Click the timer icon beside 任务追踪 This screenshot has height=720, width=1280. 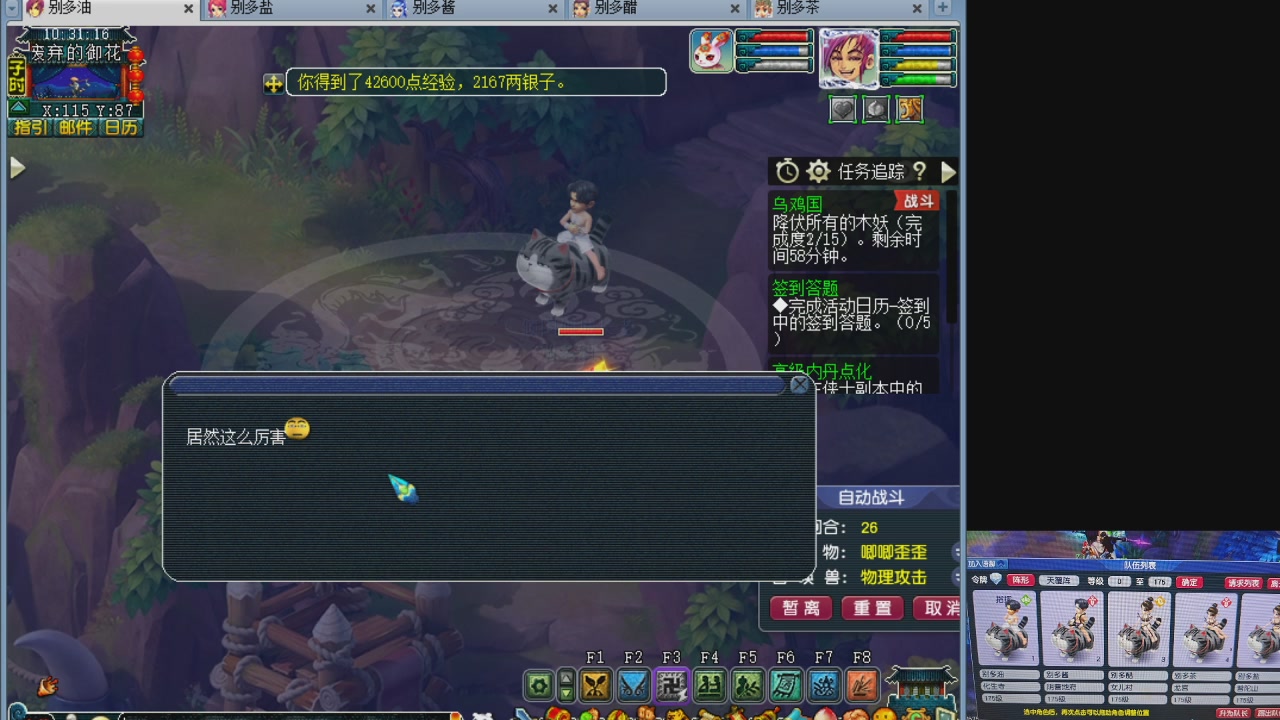click(787, 172)
